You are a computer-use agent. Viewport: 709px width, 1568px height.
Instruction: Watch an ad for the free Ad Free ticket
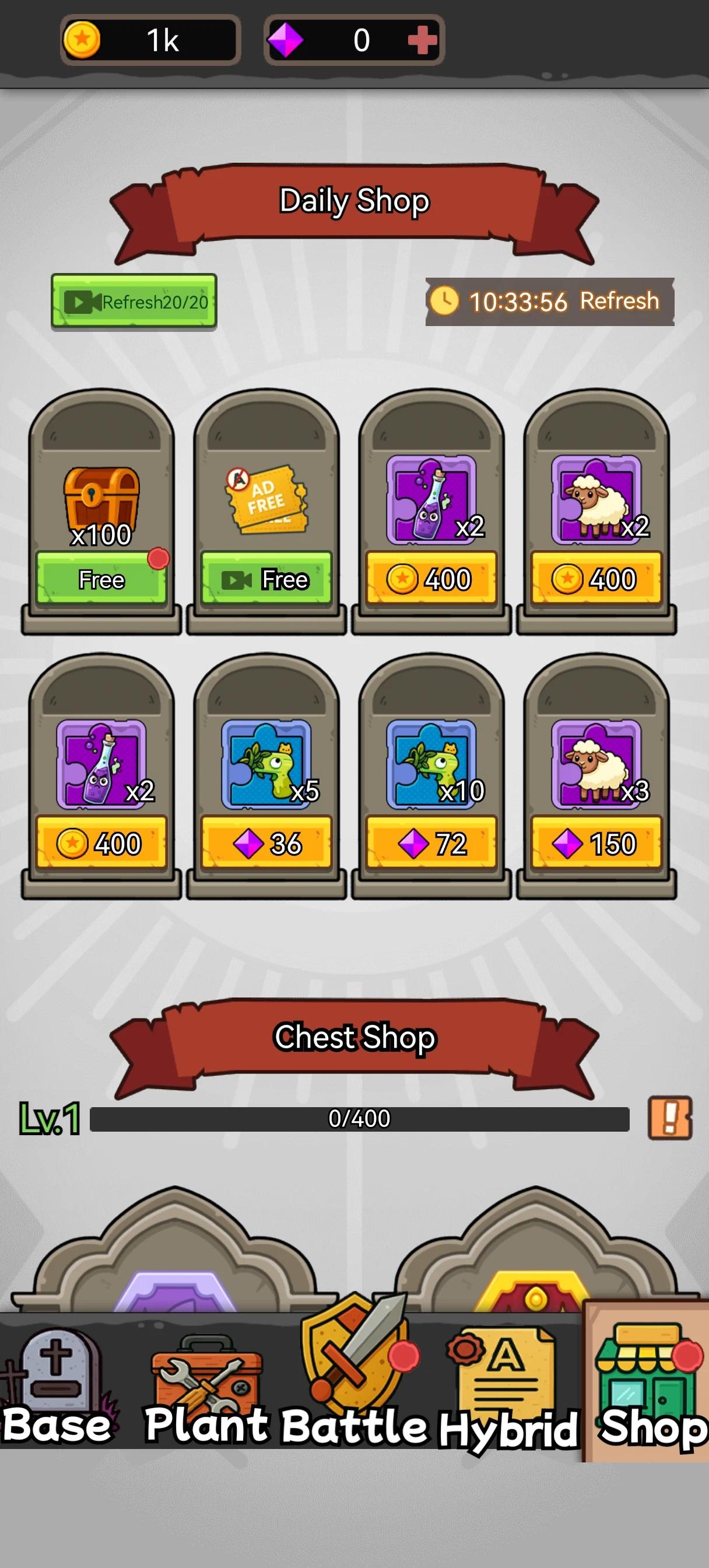click(266, 579)
